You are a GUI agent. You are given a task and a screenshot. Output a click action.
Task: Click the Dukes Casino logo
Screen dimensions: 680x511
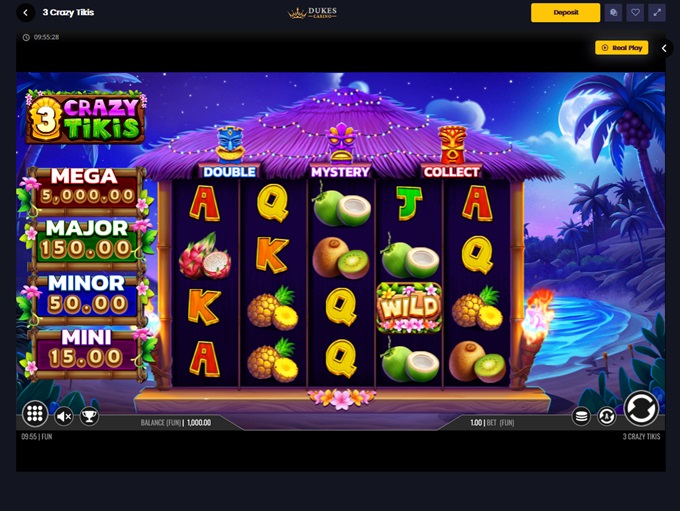(x=313, y=13)
